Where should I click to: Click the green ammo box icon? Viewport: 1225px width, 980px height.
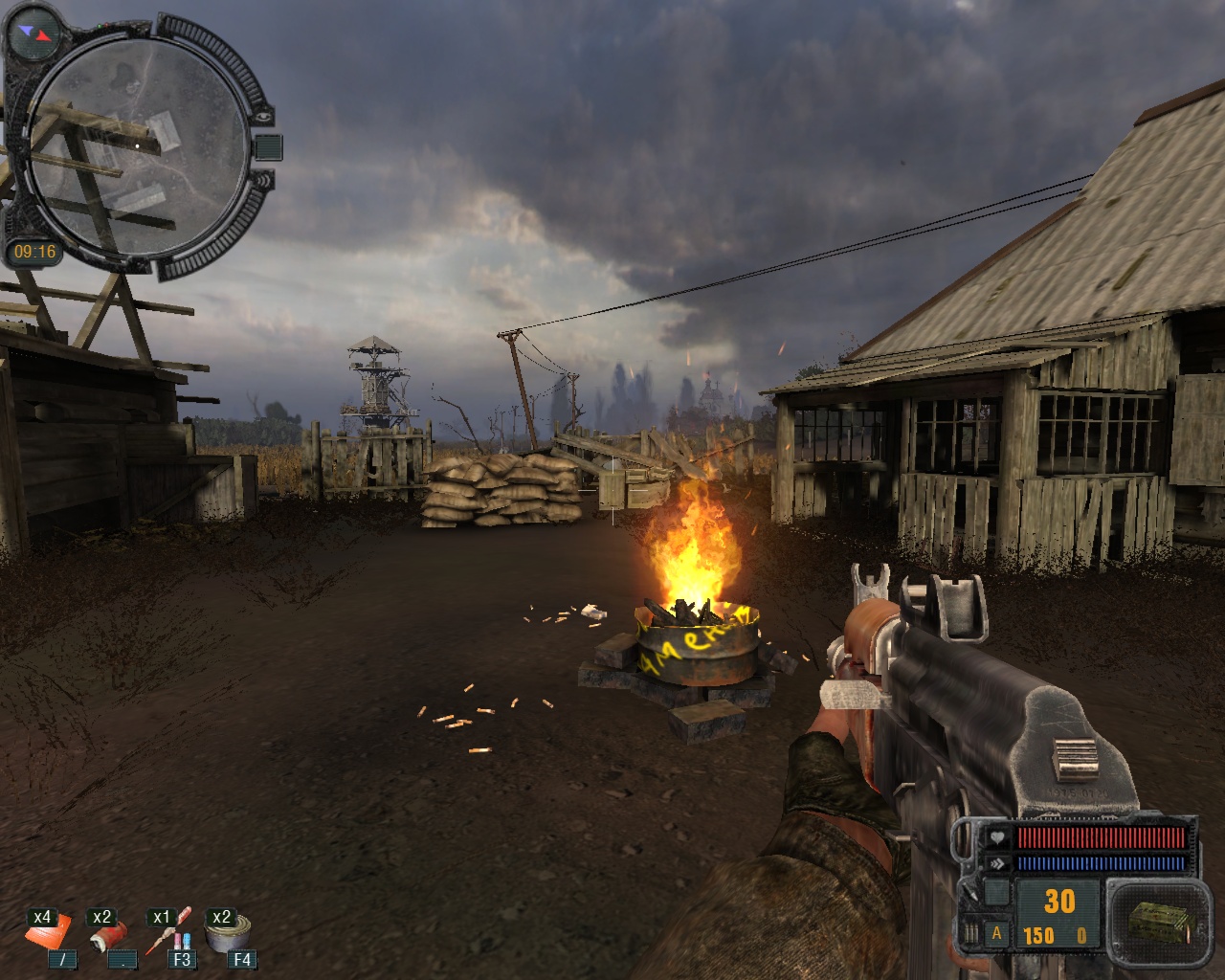click(x=1153, y=920)
